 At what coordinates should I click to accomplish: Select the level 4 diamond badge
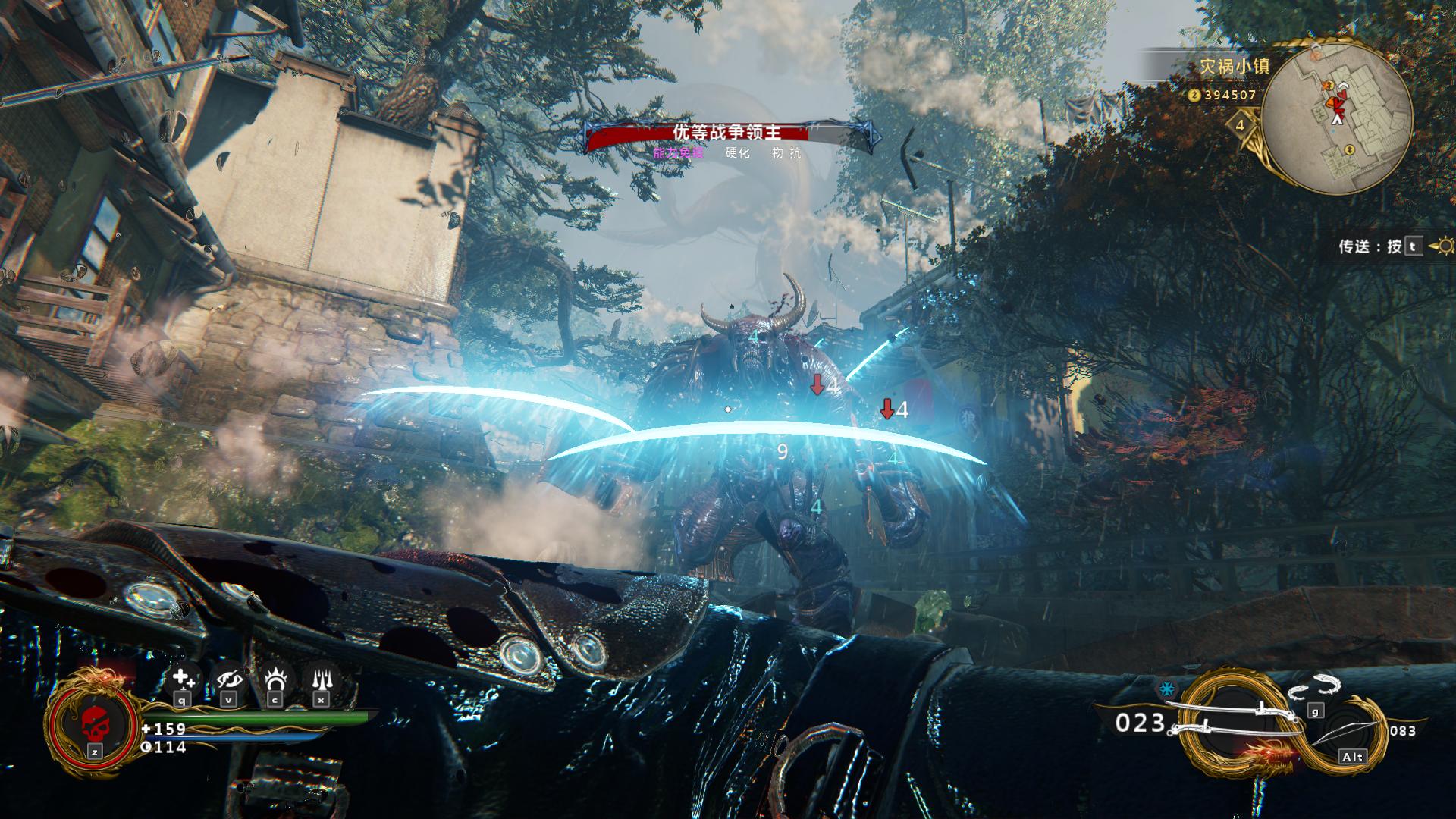[x=1241, y=125]
